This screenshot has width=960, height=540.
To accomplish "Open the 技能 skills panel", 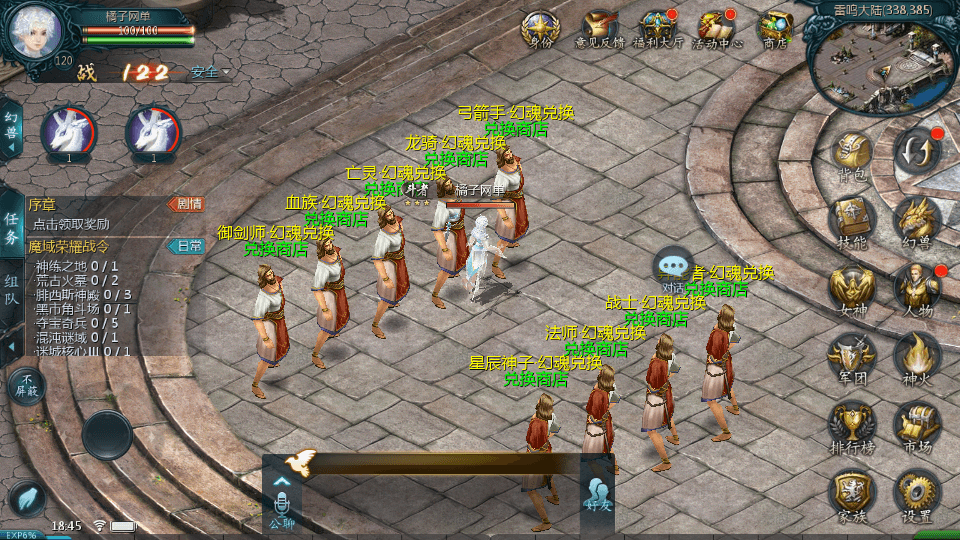I will click(852, 219).
